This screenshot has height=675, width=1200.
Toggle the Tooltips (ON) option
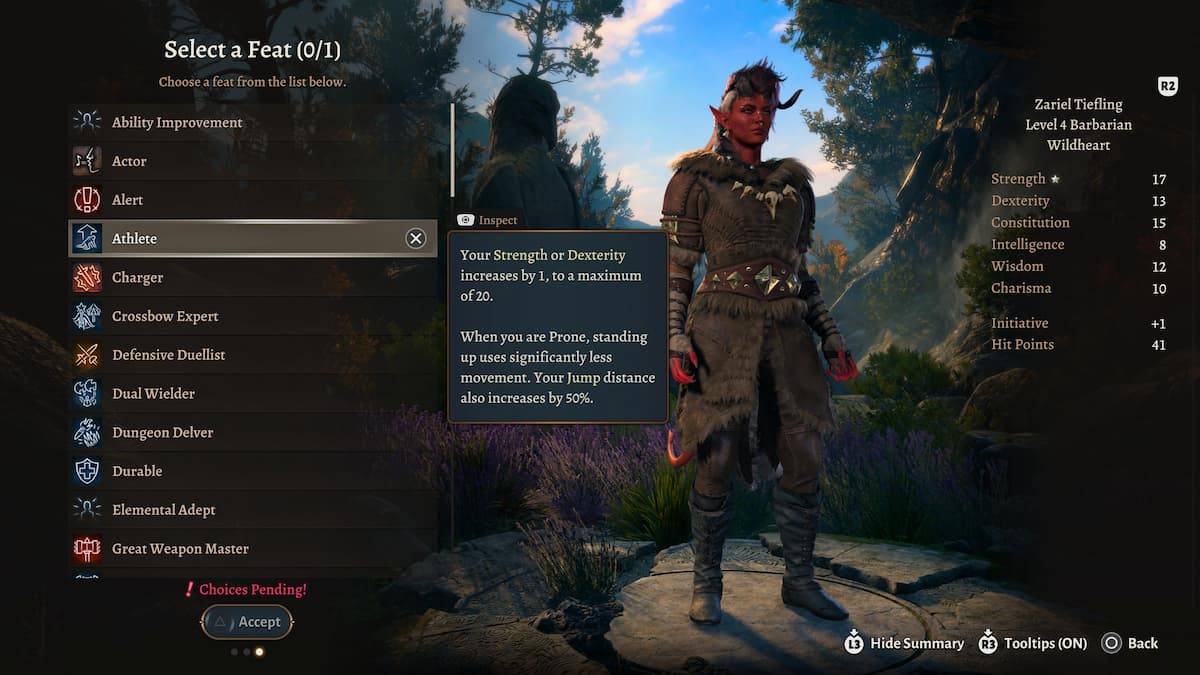point(1033,643)
